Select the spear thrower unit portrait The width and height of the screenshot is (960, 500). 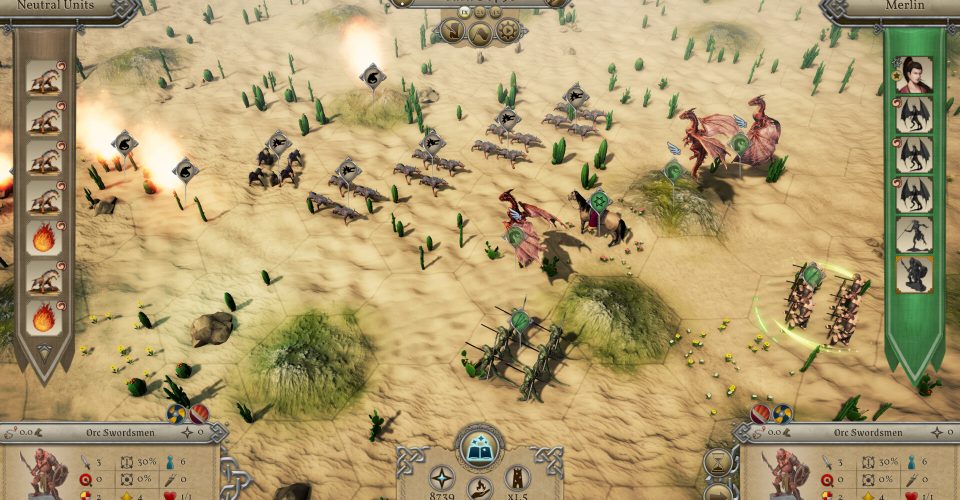[914, 234]
